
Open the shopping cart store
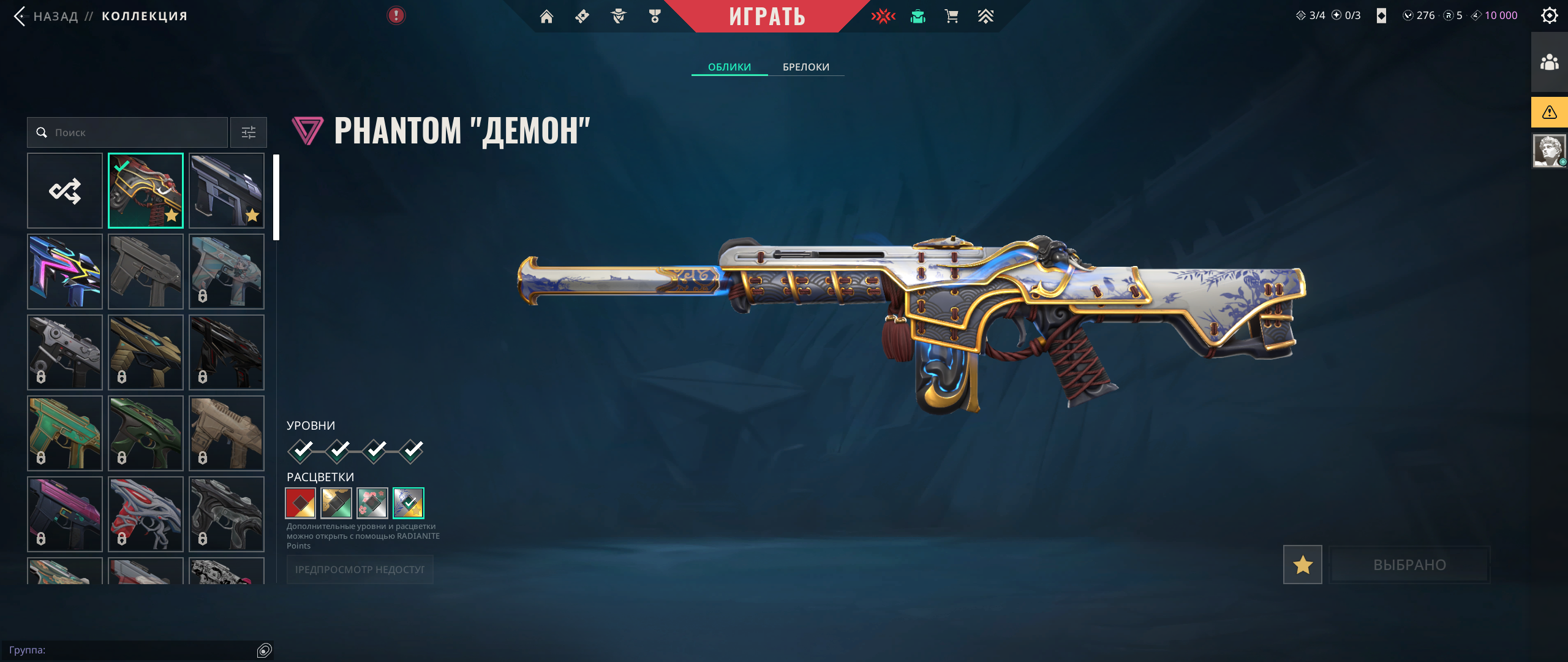pyautogui.click(x=951, y=17)
